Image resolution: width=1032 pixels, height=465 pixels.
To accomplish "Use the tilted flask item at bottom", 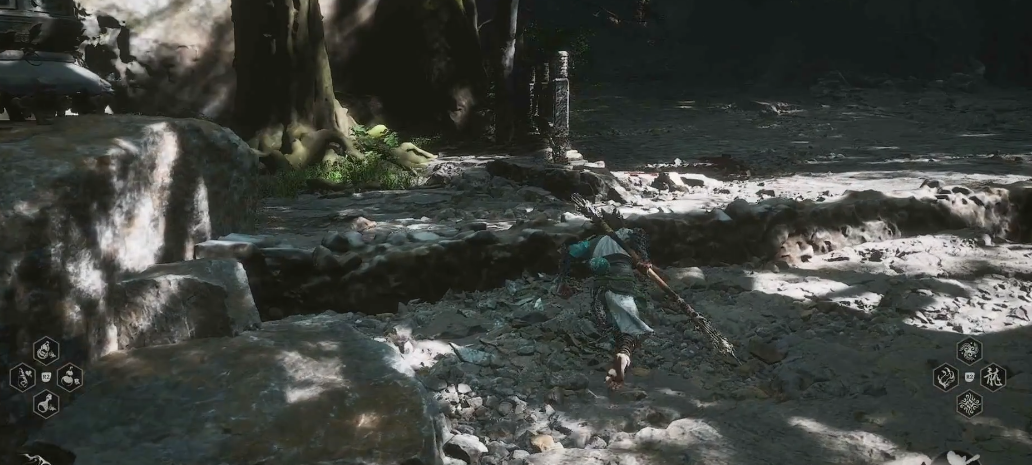I will point(45,403).
